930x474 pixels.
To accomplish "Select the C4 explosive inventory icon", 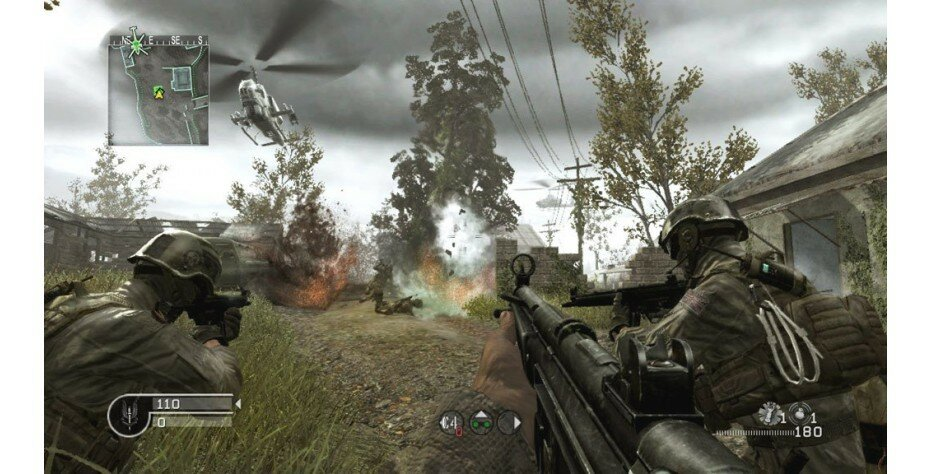I will point(450,422).
